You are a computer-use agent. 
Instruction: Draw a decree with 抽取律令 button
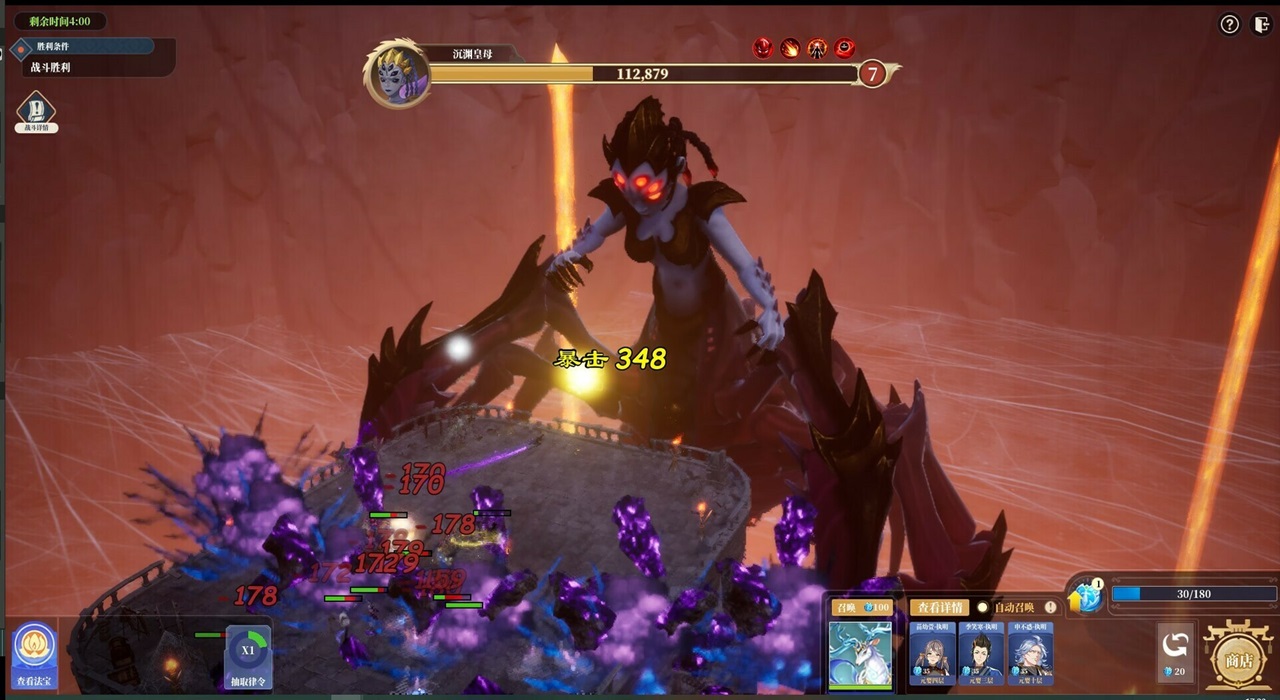coord(248,656)
